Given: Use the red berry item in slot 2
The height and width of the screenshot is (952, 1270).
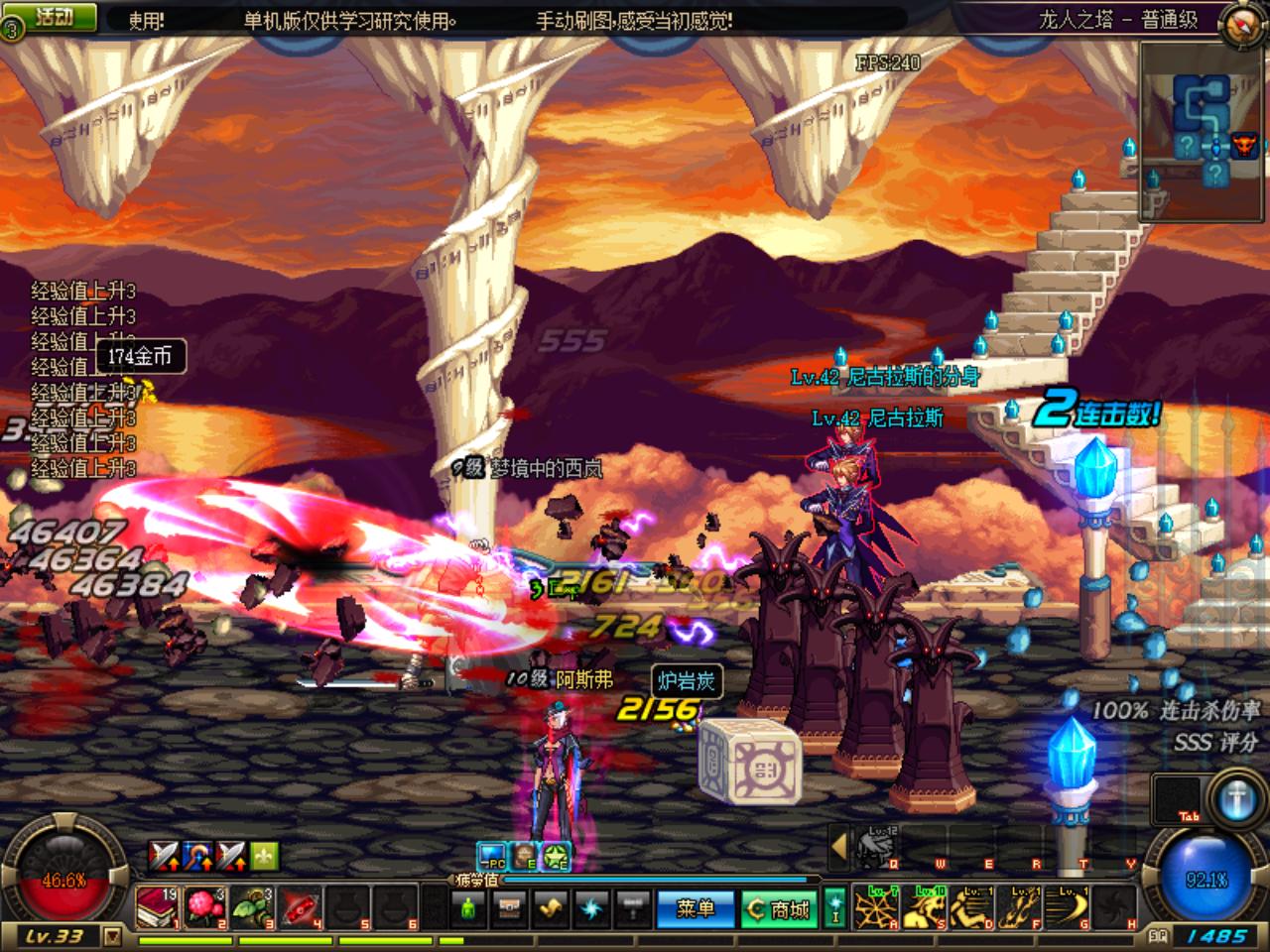Looking at the screenshot, I should click(204, 906).
